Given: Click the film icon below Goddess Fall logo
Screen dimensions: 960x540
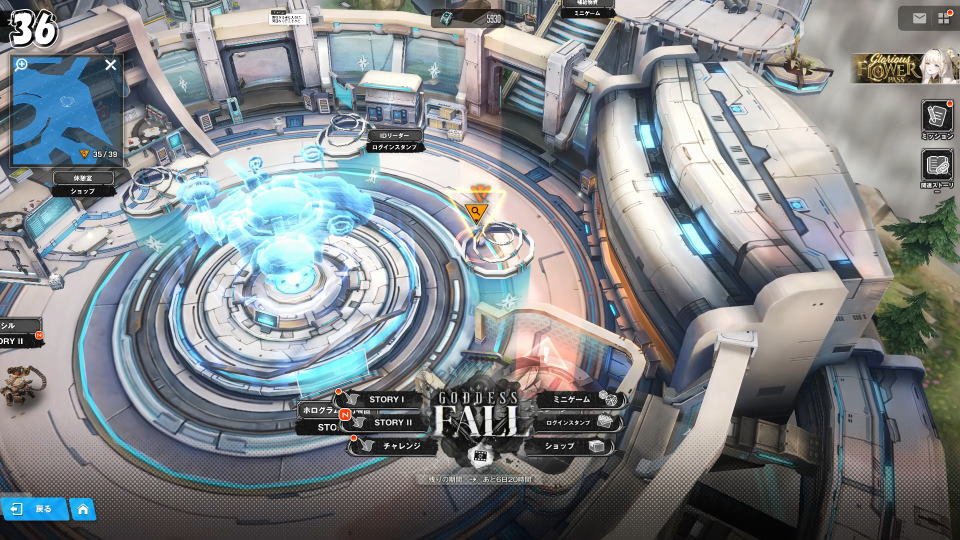Looking at the screenshot, I should [x=477, y=455].
